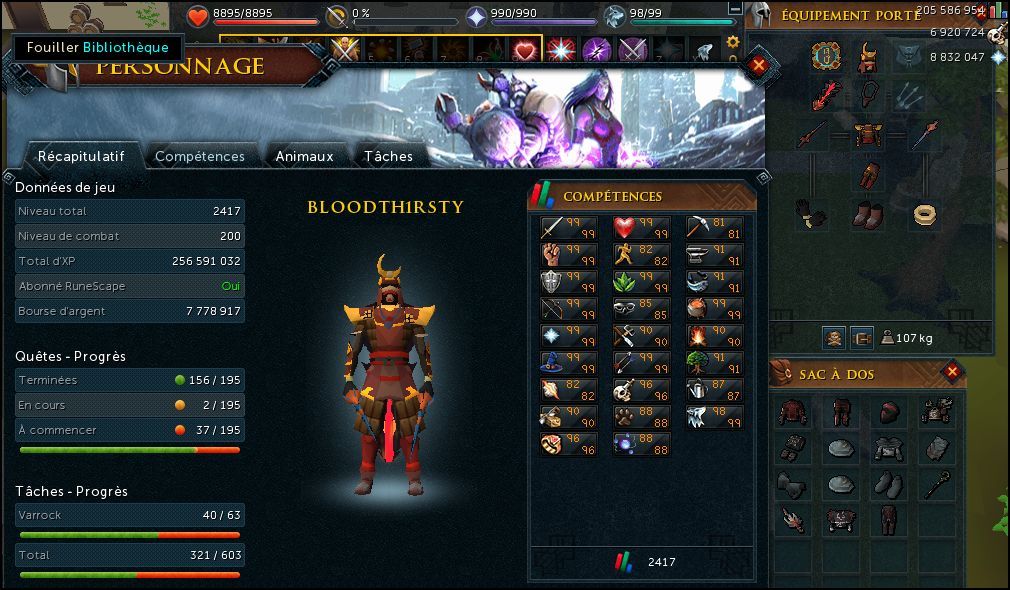The height and width of the screenshot is (590, 1010).
Task: Open the action bar gear settings
Action: pyautogui.click(x=733, y=42)
